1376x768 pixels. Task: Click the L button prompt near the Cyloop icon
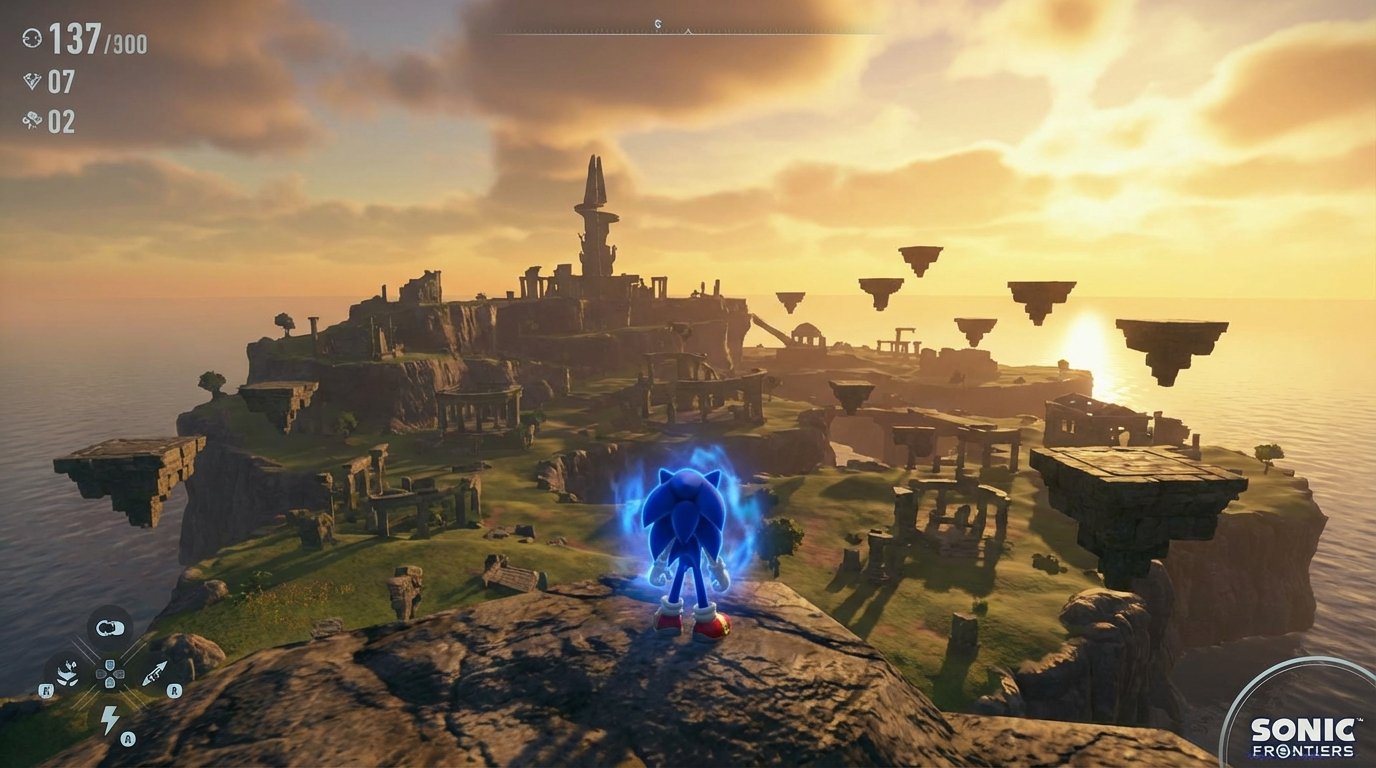coord(46,690)
